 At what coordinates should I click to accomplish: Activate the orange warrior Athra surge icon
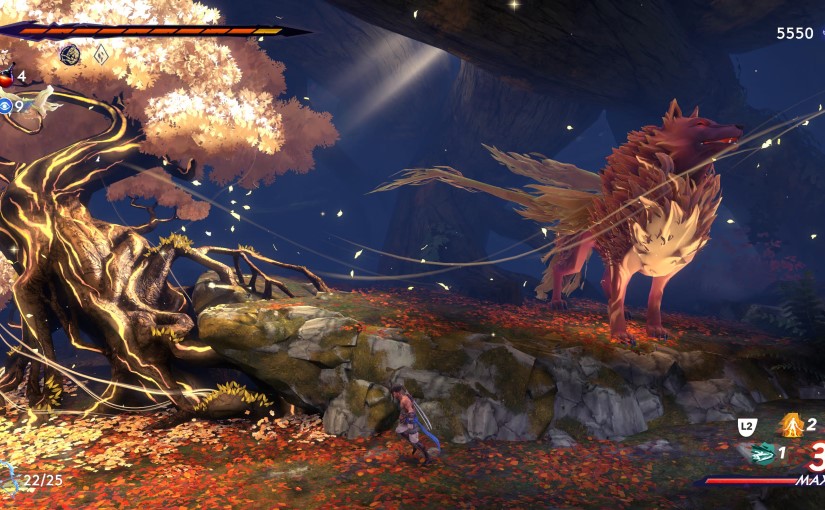(791, 425)
